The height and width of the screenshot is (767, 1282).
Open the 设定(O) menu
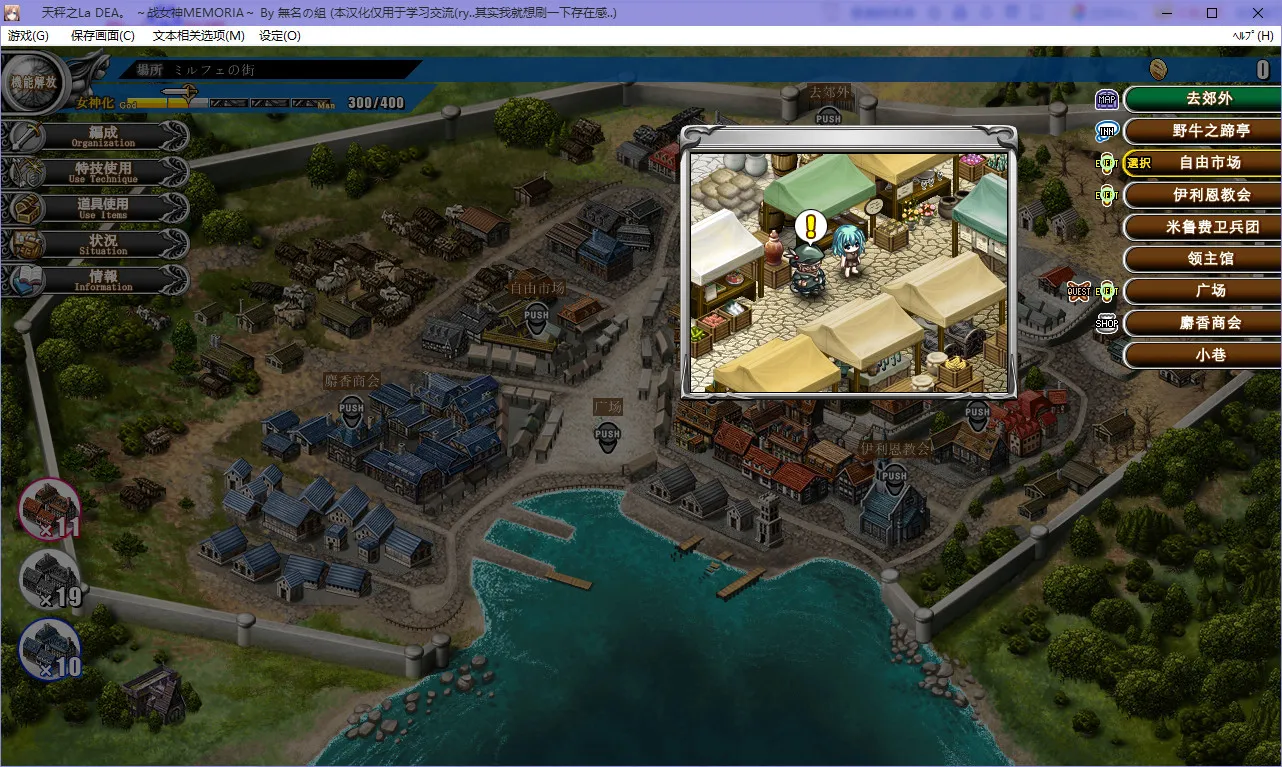point(279,36)
